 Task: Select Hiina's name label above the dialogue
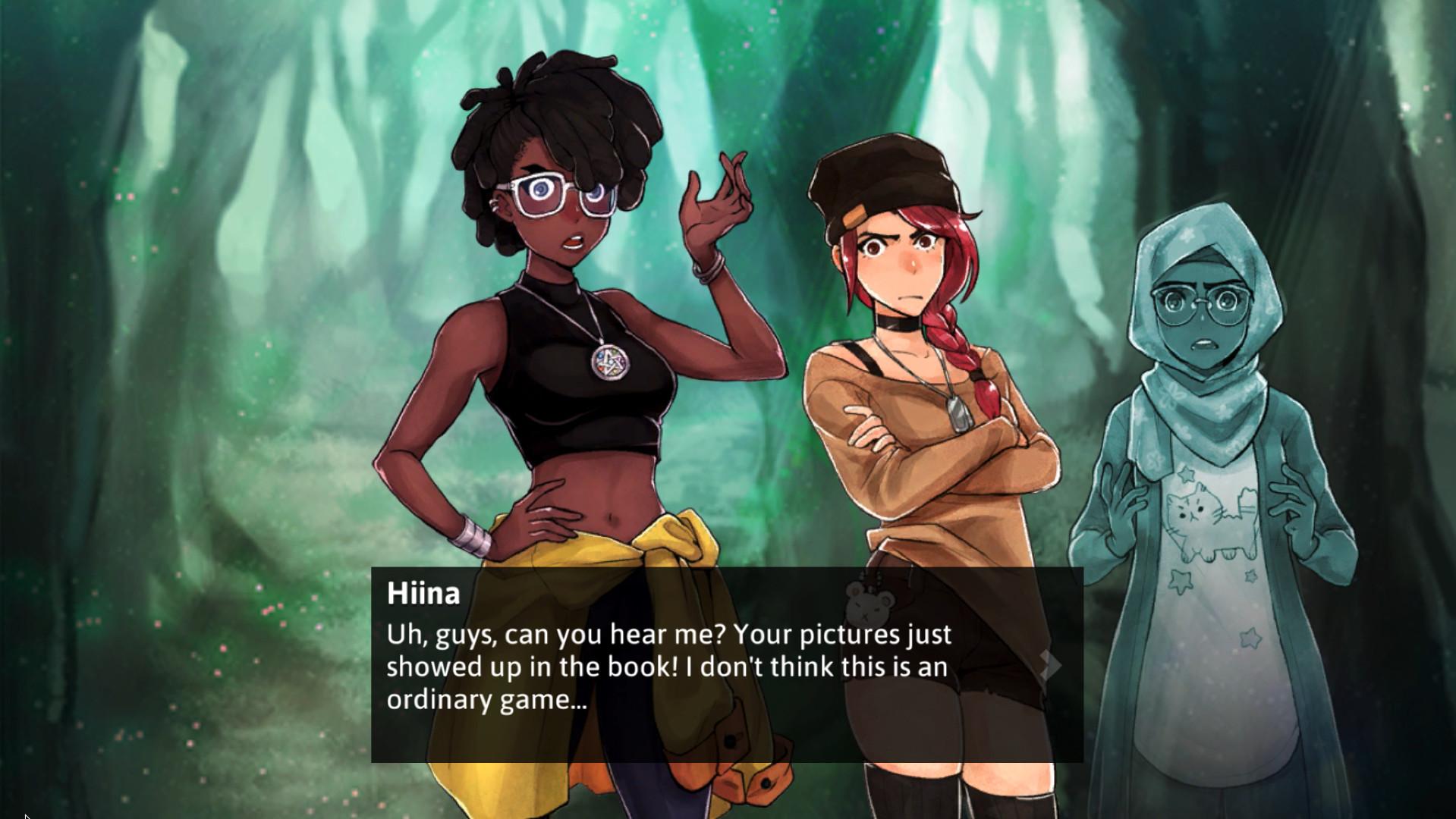click(422, 596)
